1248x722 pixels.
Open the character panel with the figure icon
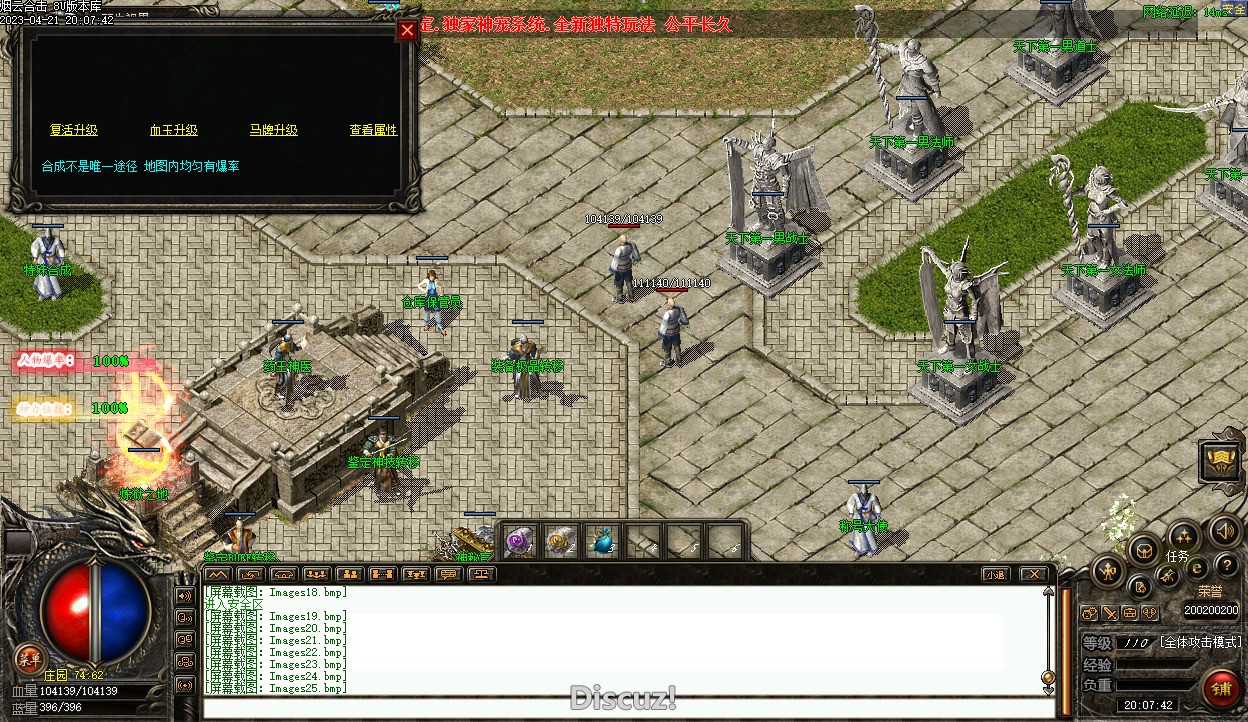coord(1108,570)
